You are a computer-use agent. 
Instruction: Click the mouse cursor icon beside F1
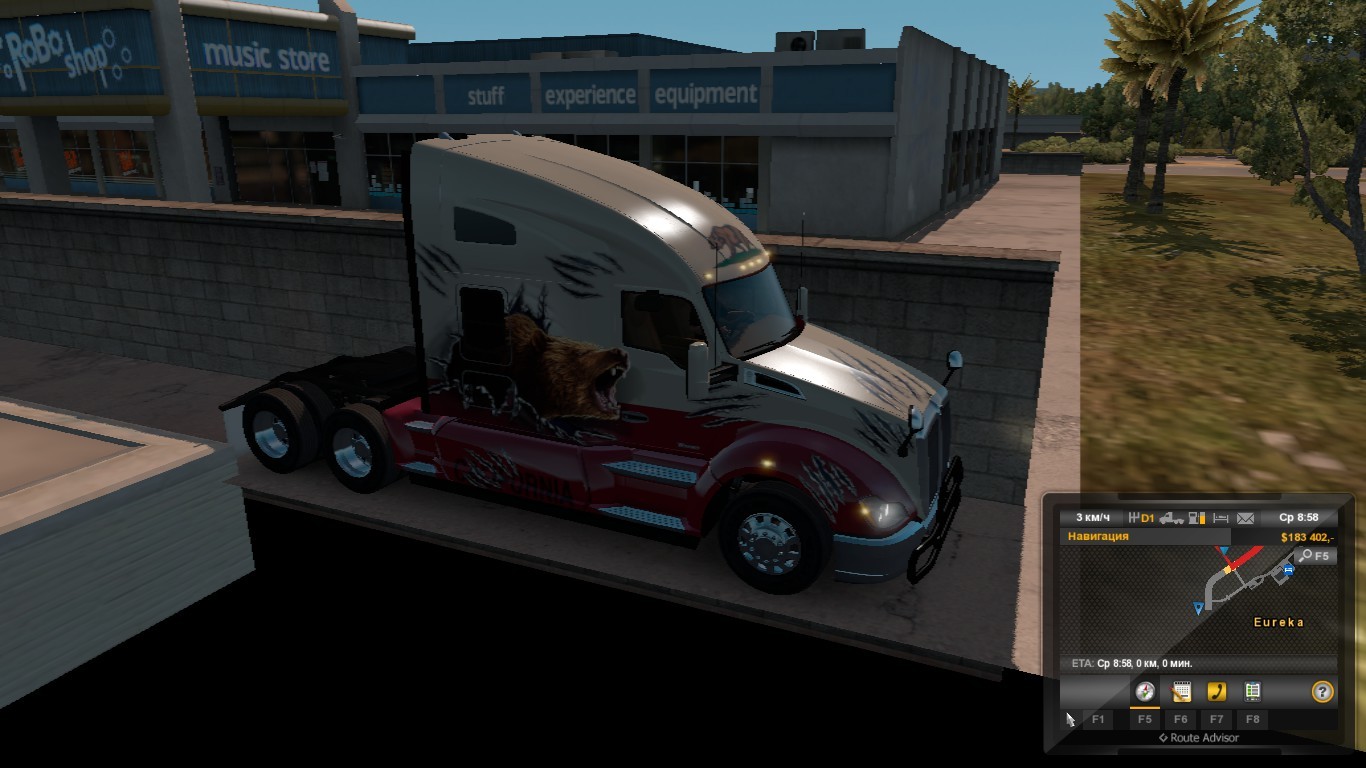click(1070, 719)
